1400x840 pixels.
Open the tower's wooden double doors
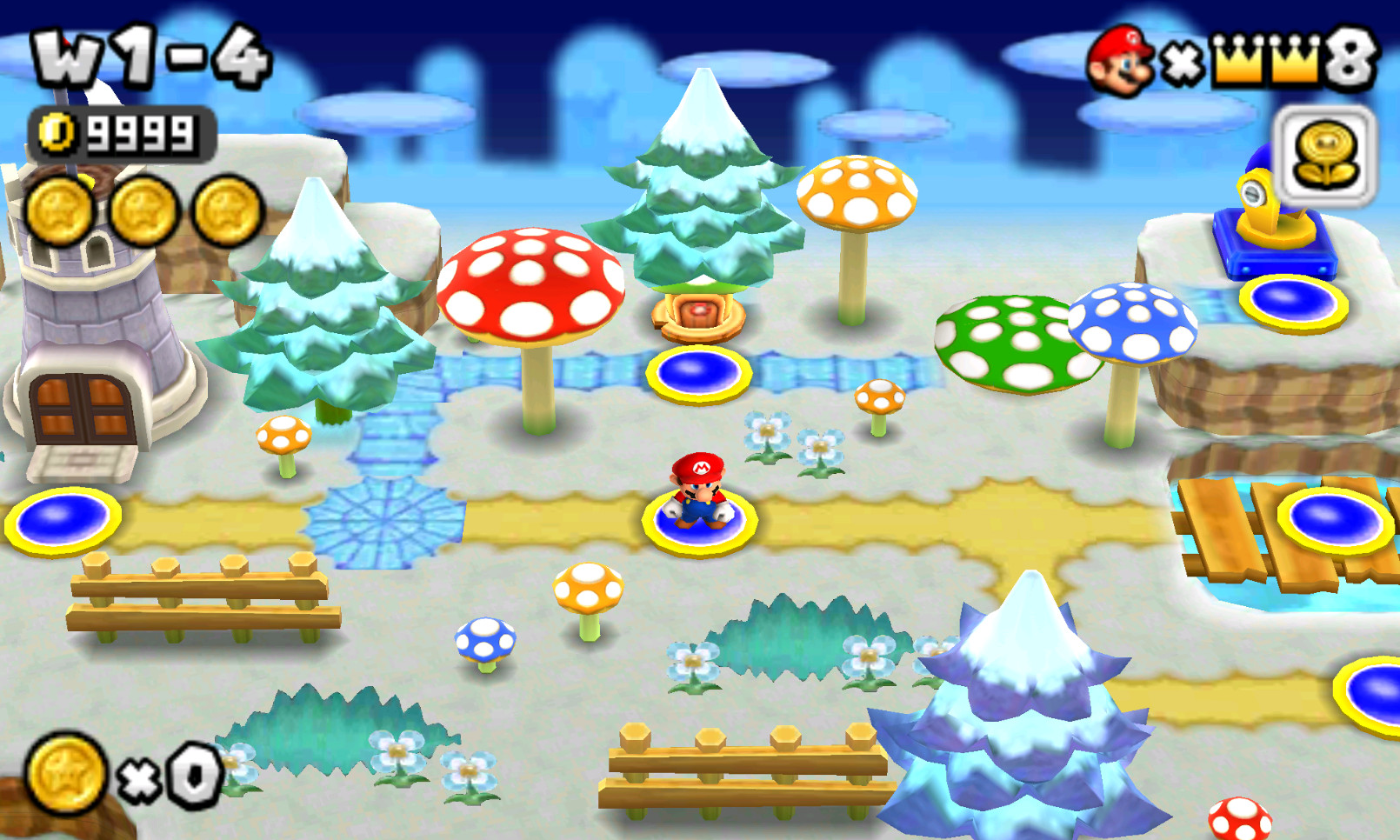83,409
